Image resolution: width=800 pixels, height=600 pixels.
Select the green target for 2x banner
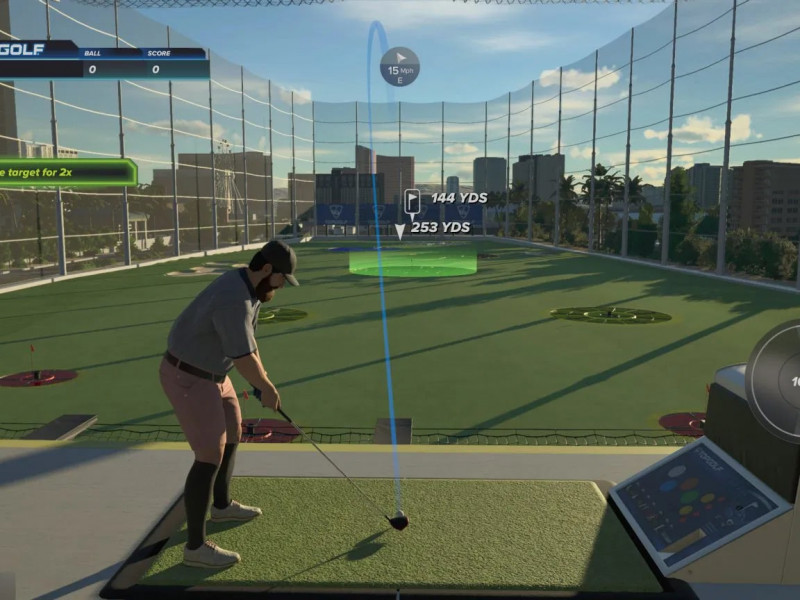coord(66,173)
